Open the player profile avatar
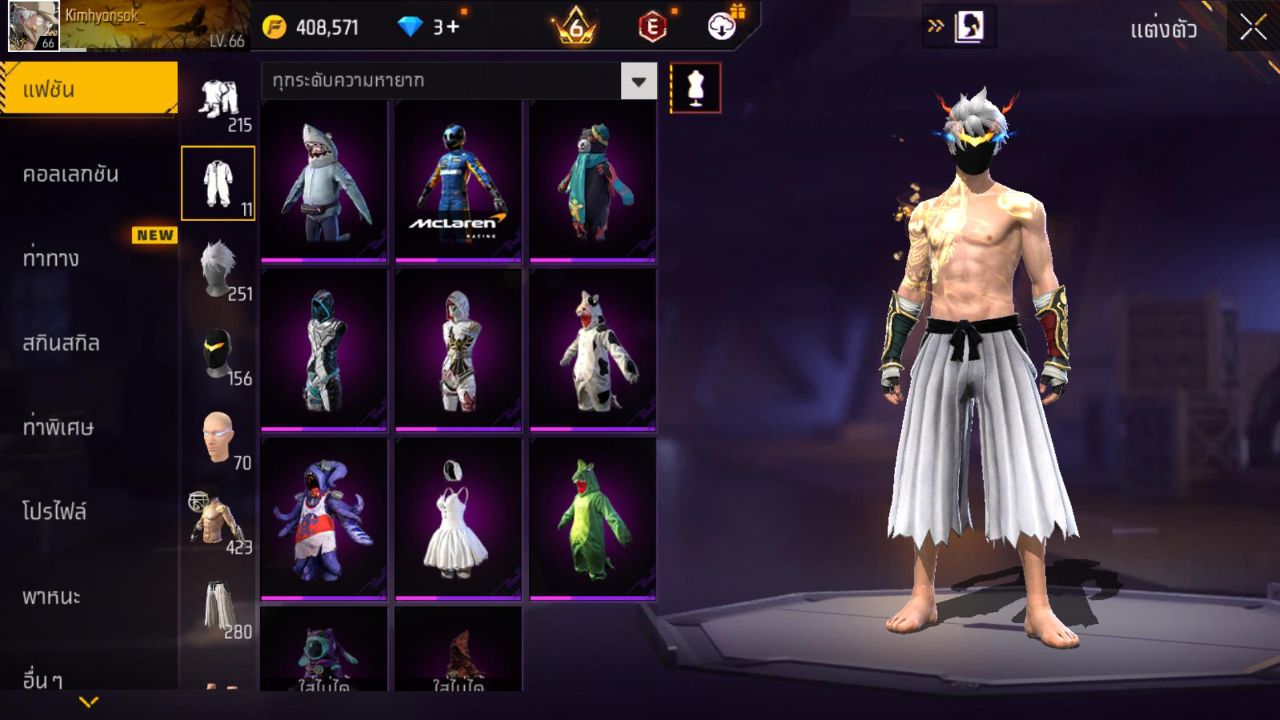 33,26
